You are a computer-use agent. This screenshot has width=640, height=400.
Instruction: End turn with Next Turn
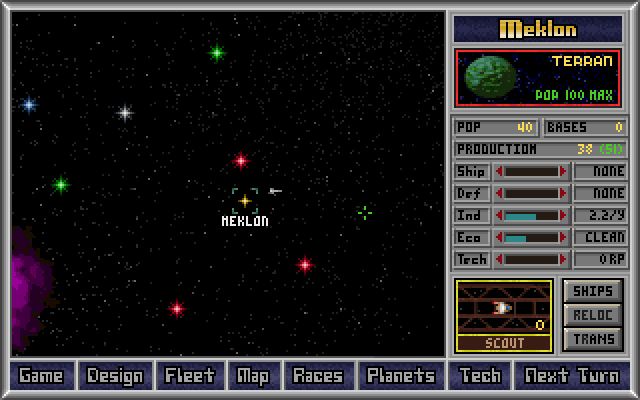pos(573,376)
